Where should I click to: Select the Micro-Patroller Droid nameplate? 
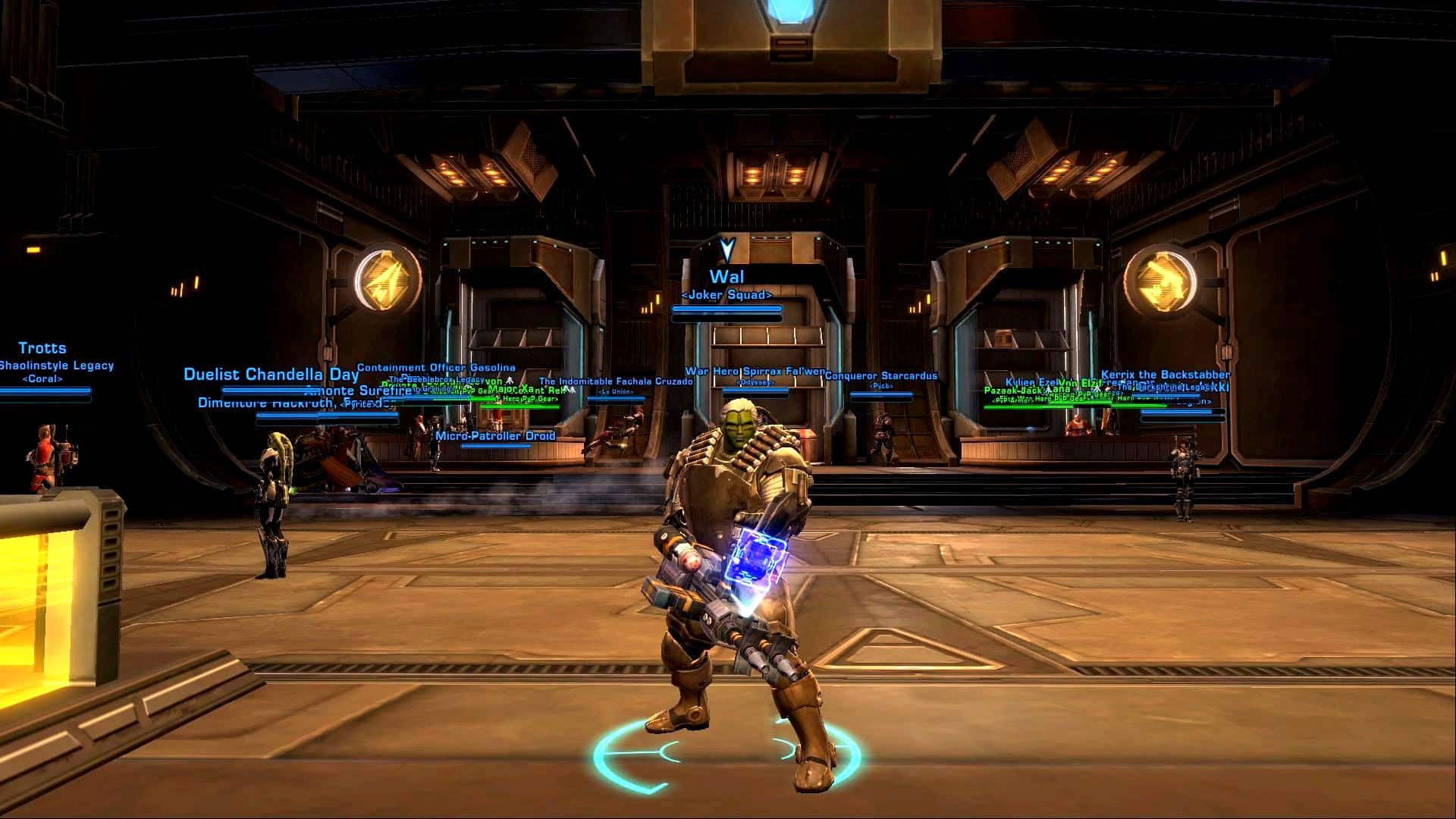(495, 436)
